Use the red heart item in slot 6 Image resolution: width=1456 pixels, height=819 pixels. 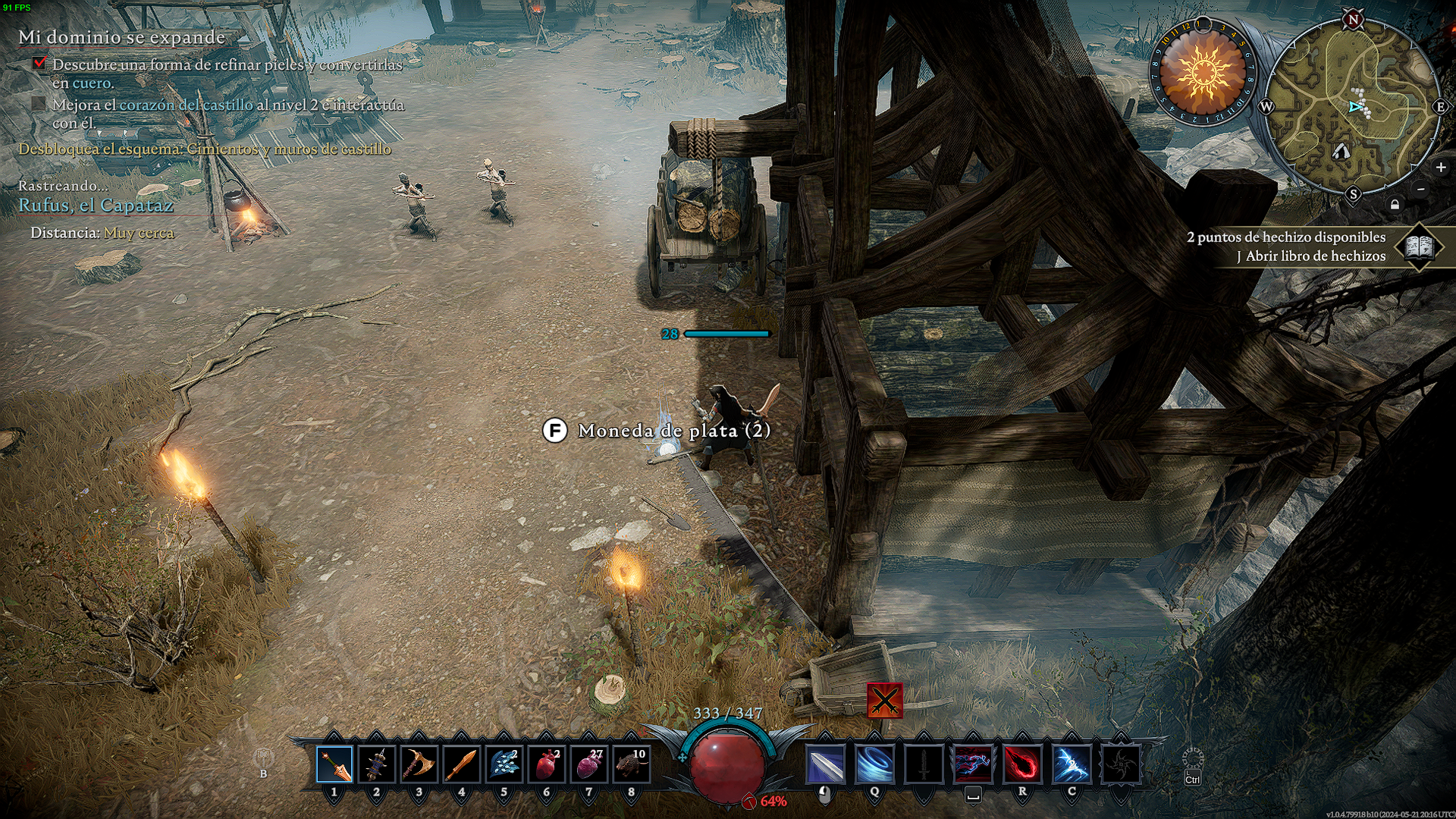pyautogui.click(x=546, y=764)
